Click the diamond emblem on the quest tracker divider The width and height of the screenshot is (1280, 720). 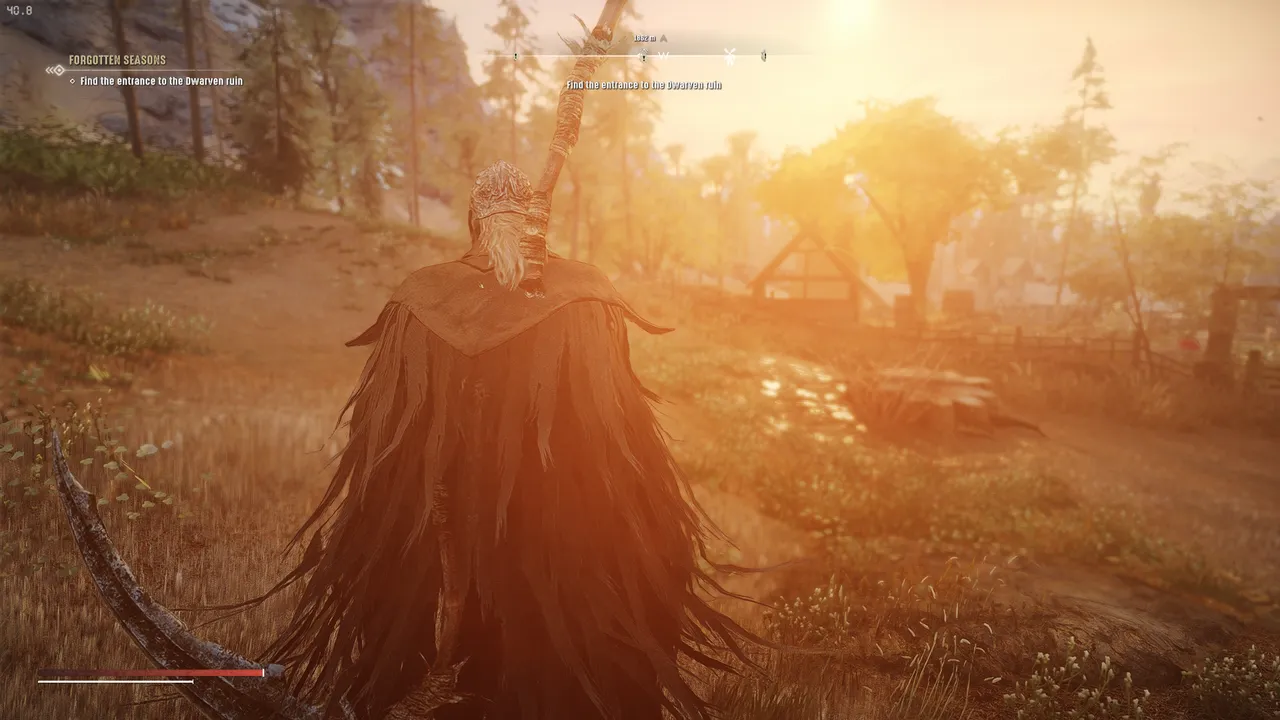59,70
